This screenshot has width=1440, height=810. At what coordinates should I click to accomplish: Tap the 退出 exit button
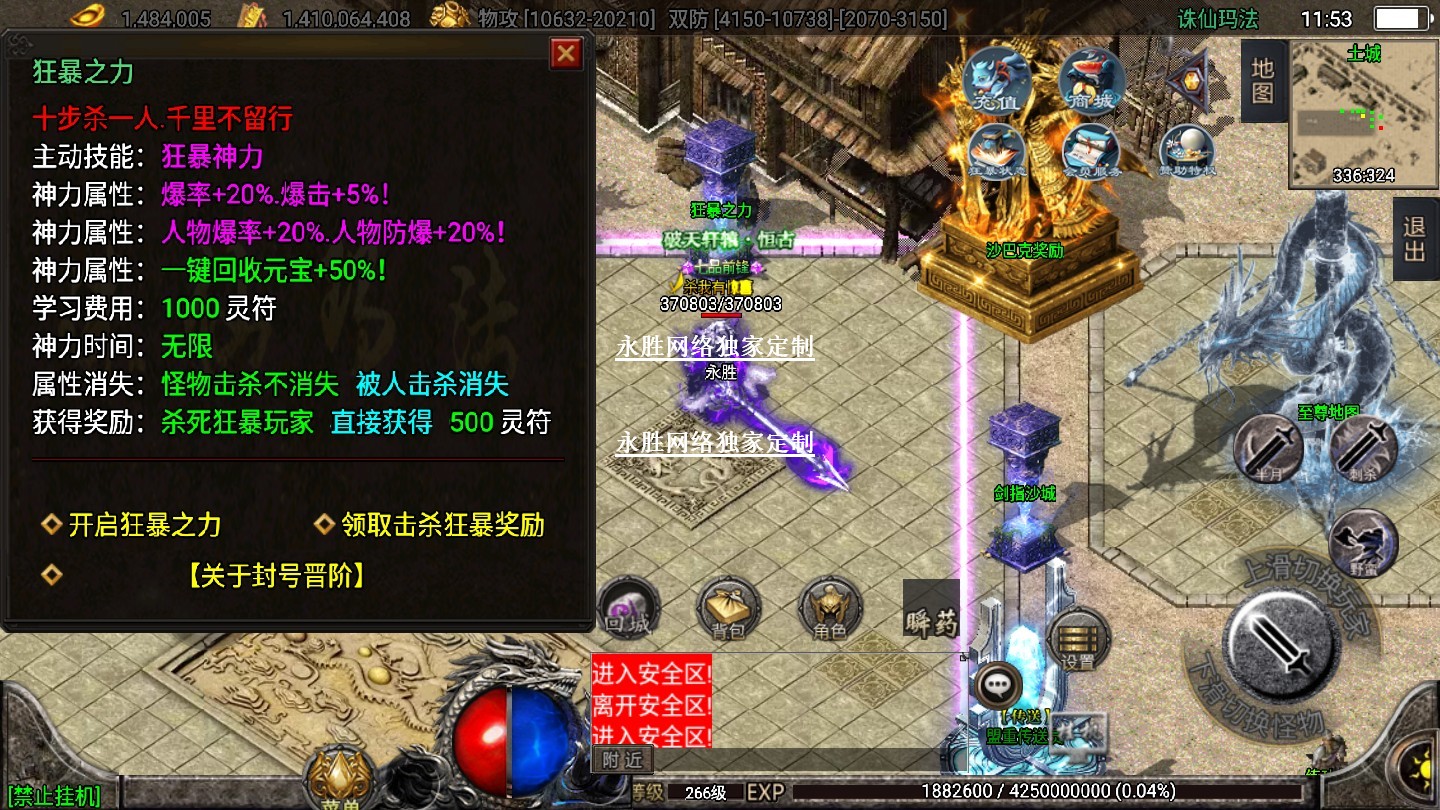coord(1414,240)
